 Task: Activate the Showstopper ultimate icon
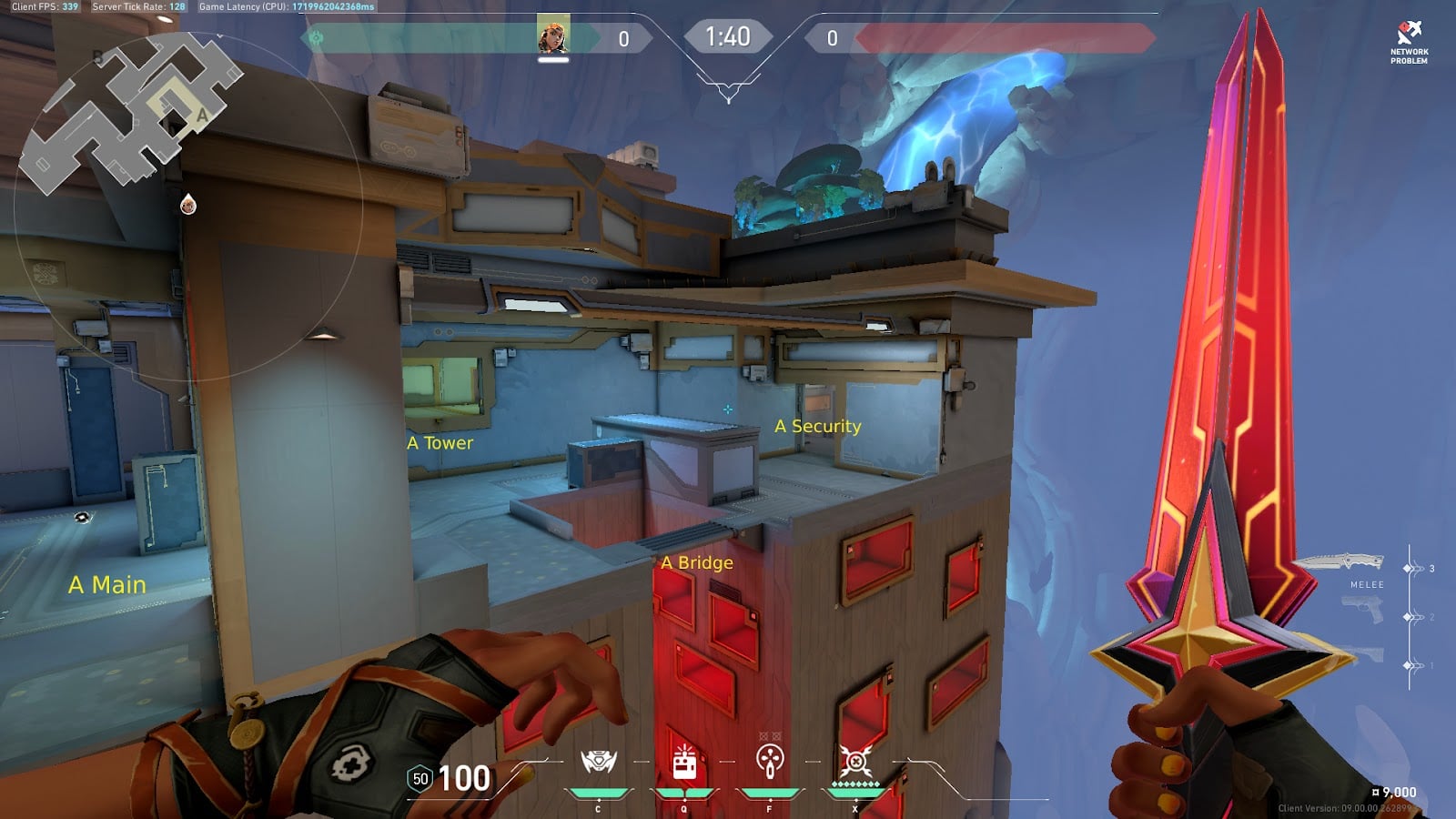[x=855, y=761]
